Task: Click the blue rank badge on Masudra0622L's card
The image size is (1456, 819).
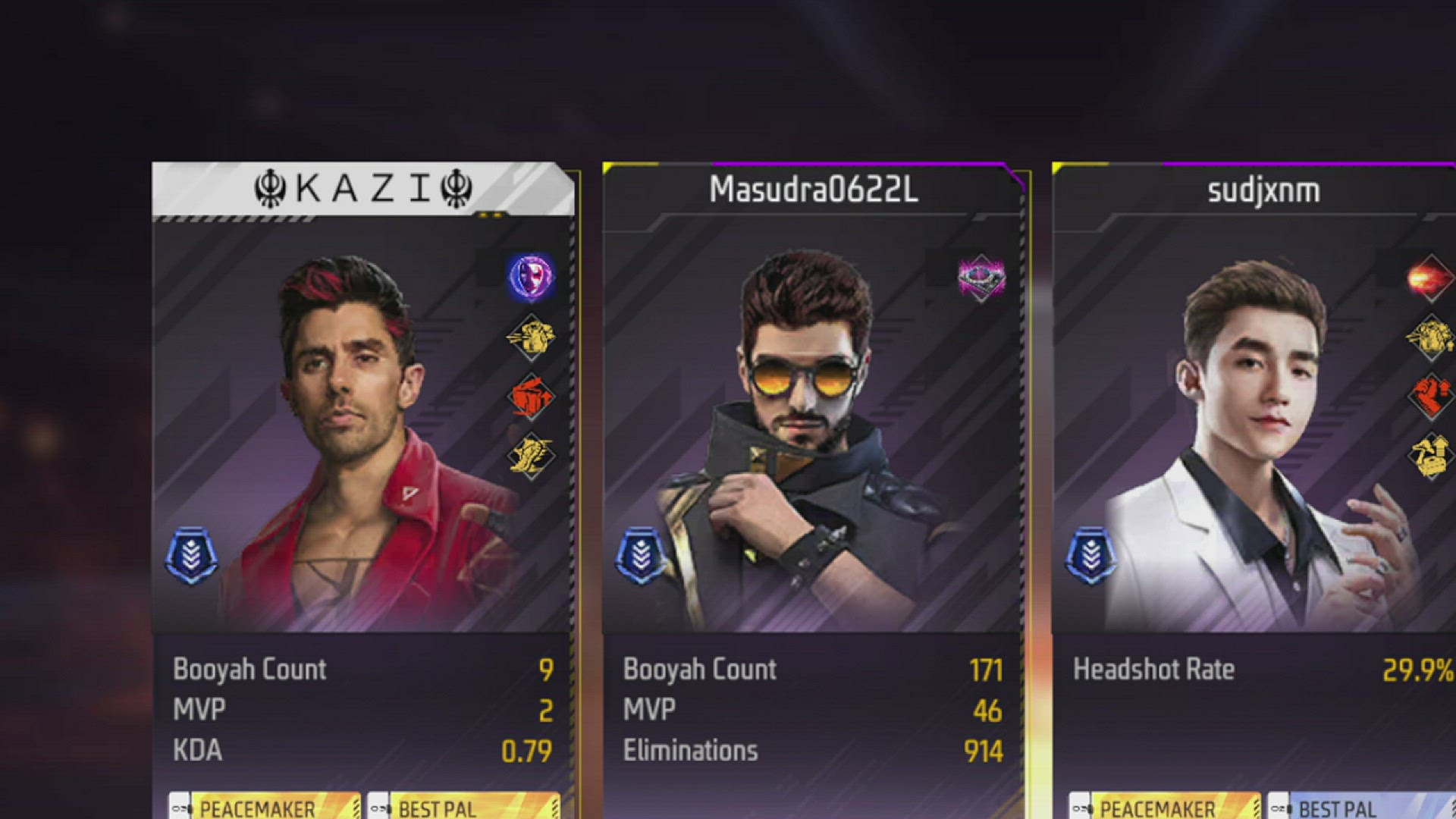Action: coord(642,556)
